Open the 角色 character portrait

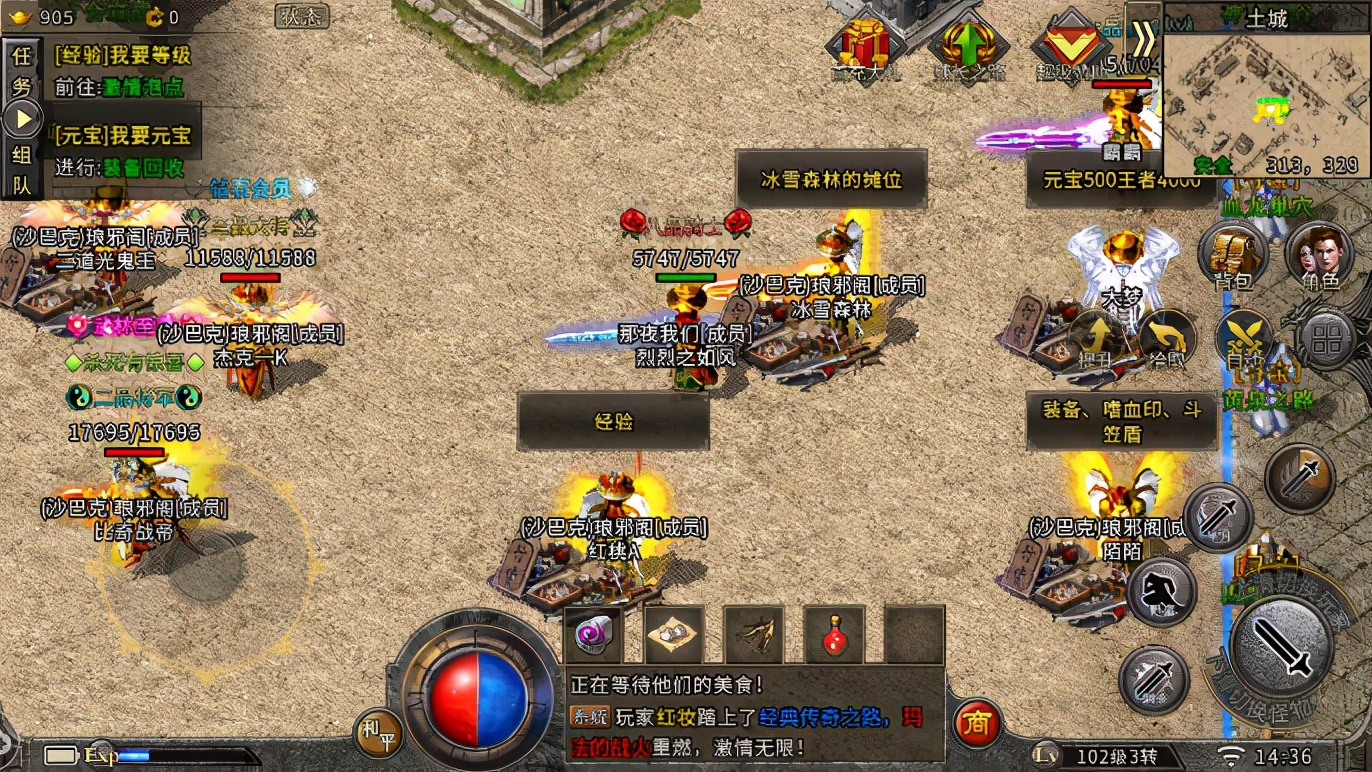point(1318,253)
